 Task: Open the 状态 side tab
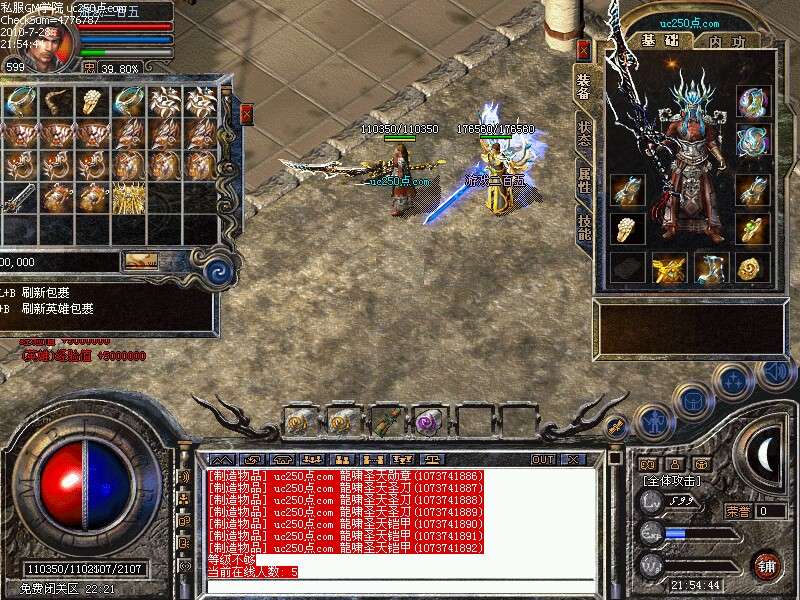[584, 135]
